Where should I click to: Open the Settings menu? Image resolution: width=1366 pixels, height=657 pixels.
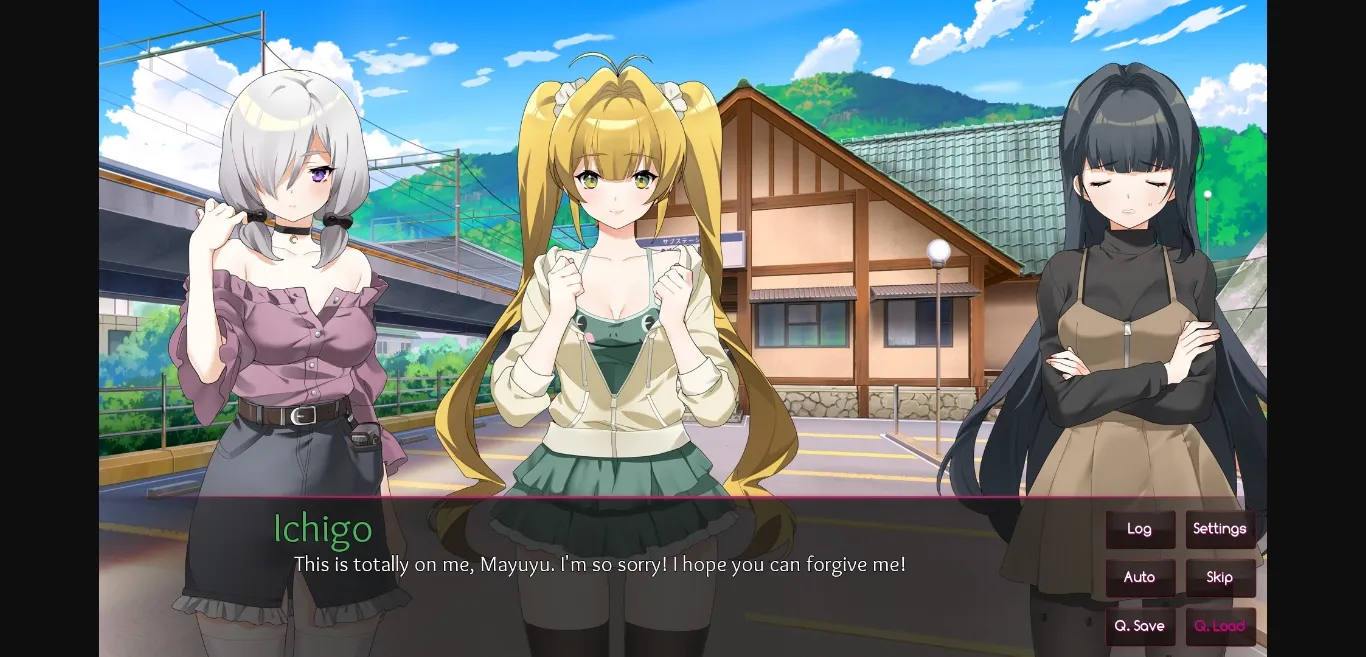pos(1220,529)
